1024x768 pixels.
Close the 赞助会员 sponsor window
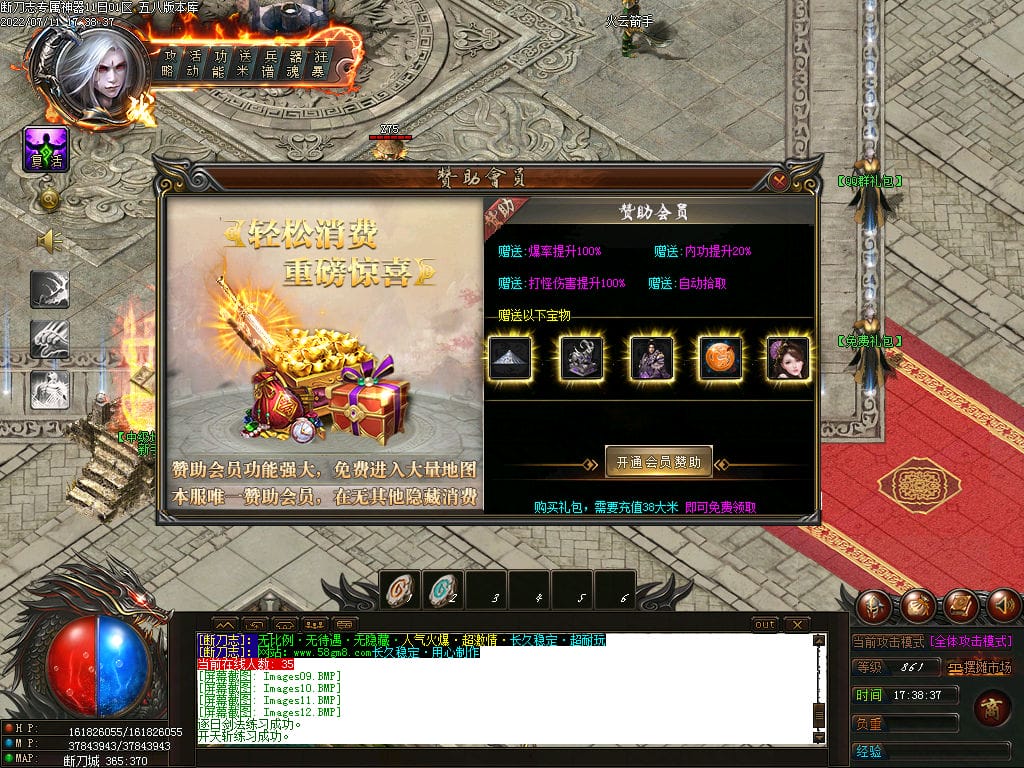(x=779, y=181)
